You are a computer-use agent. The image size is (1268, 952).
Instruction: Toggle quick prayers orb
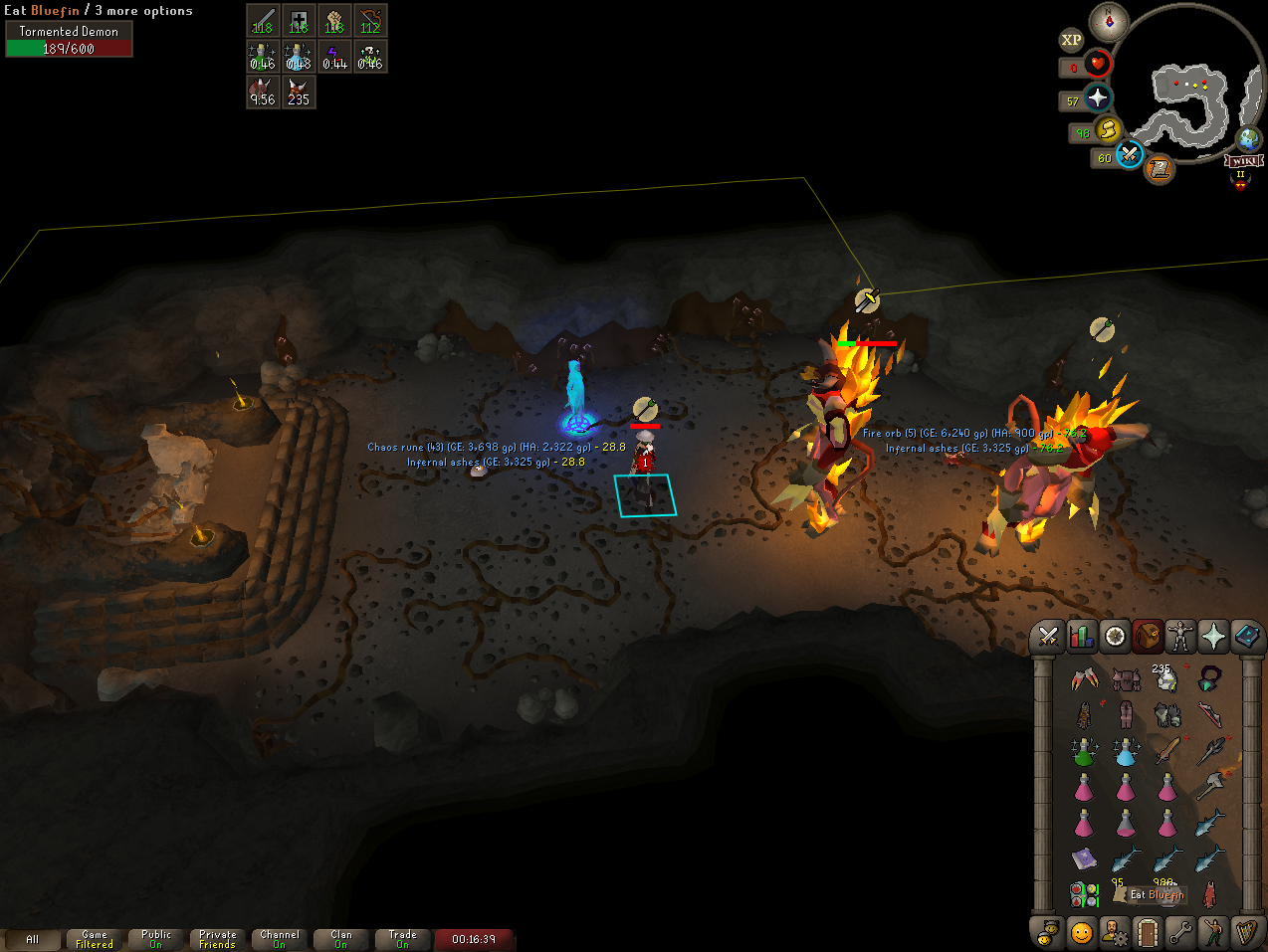coord(1098,97)
